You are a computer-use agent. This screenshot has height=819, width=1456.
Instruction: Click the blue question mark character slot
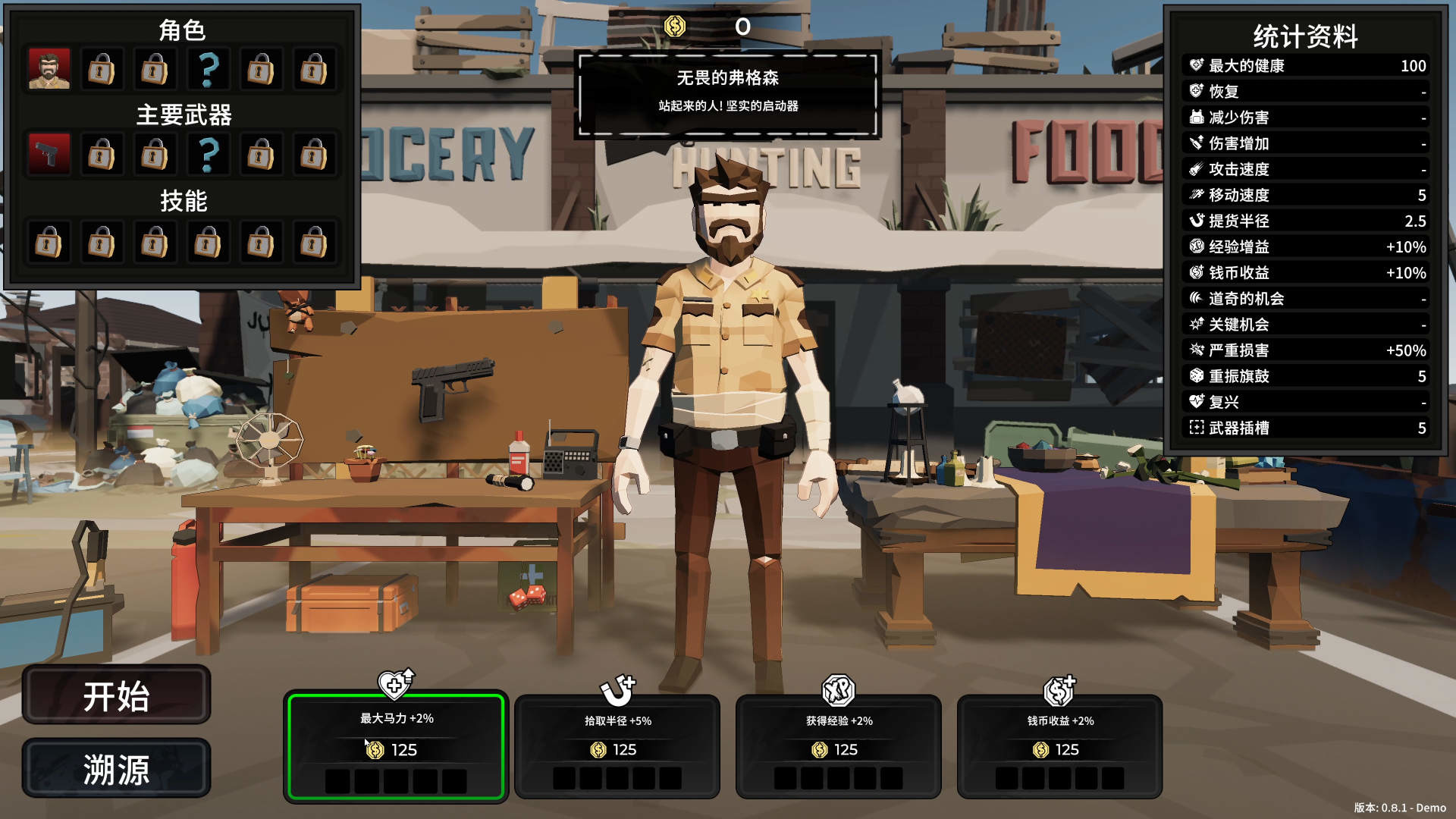[x=208, y=70]
